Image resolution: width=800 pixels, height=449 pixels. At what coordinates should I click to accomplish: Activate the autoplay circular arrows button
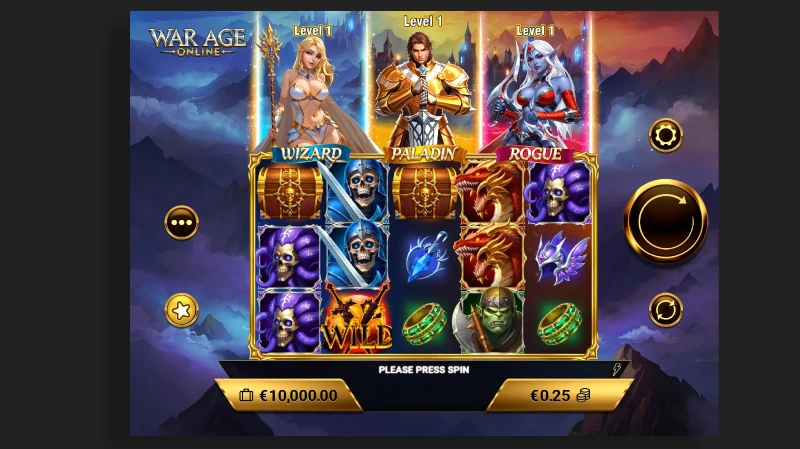[x=665, y=310]
